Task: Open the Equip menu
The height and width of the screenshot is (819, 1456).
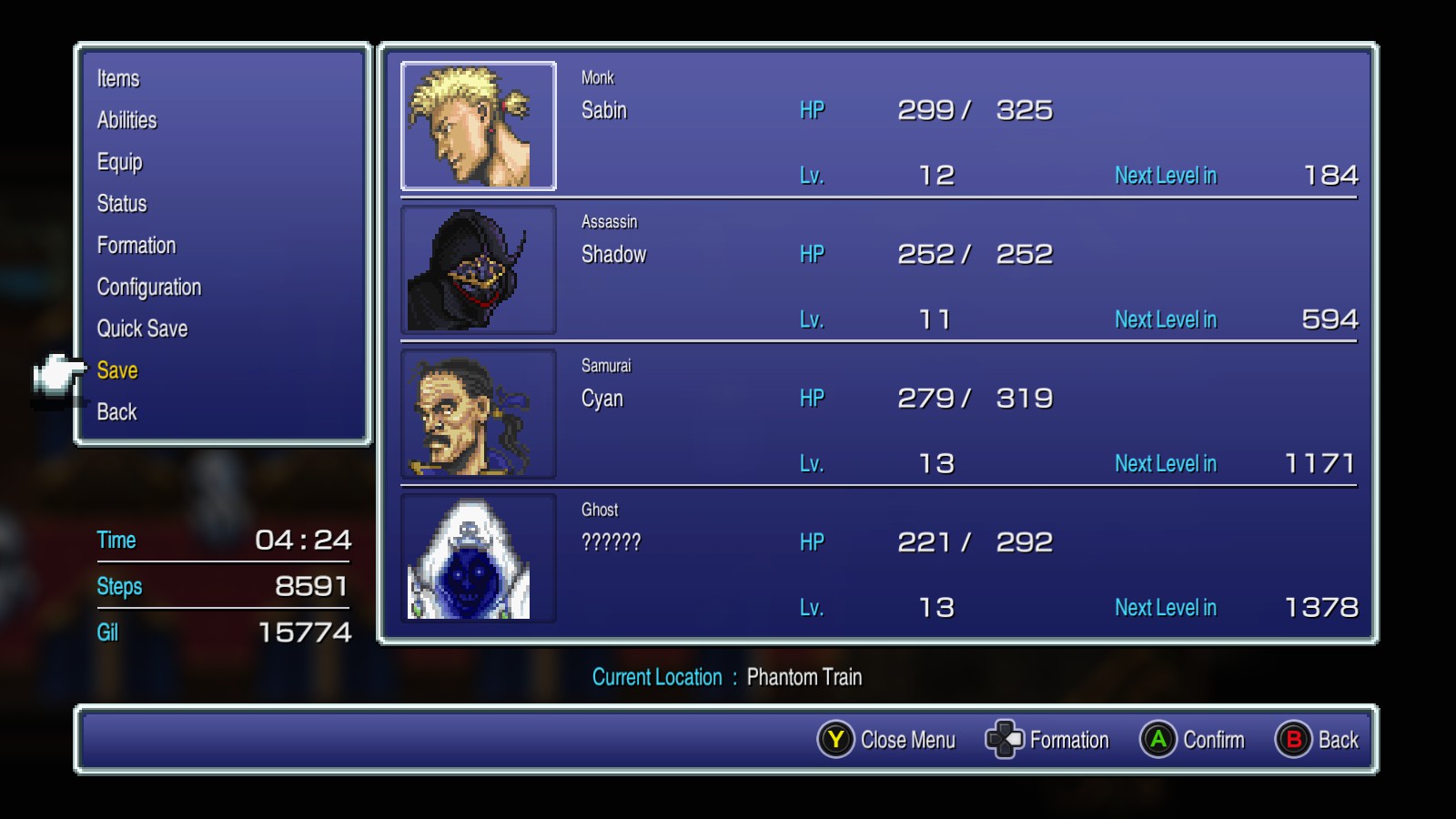Action: coord(119,162)
